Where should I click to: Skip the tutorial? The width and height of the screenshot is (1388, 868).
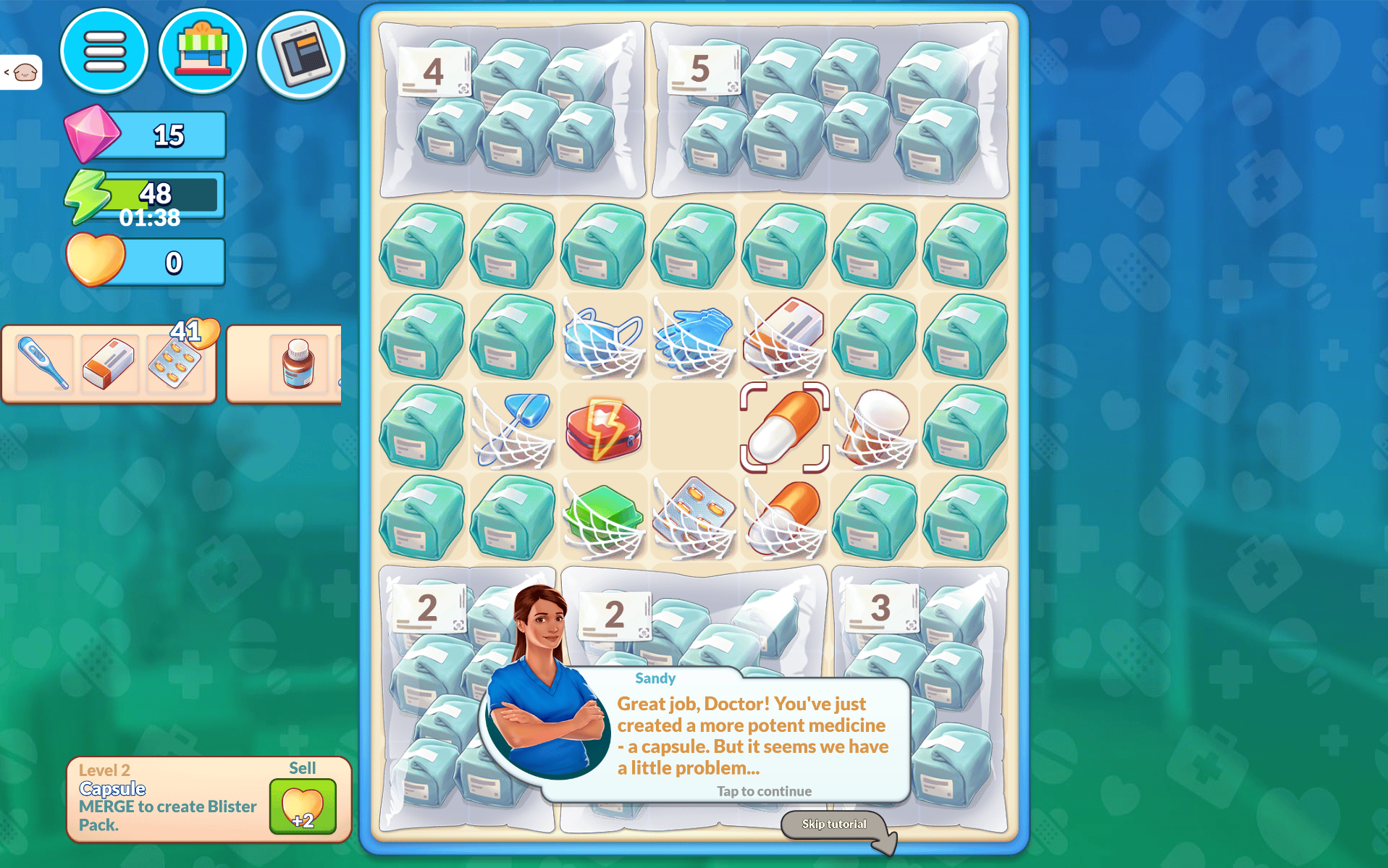pyautogui.click(x=834, y=825)
